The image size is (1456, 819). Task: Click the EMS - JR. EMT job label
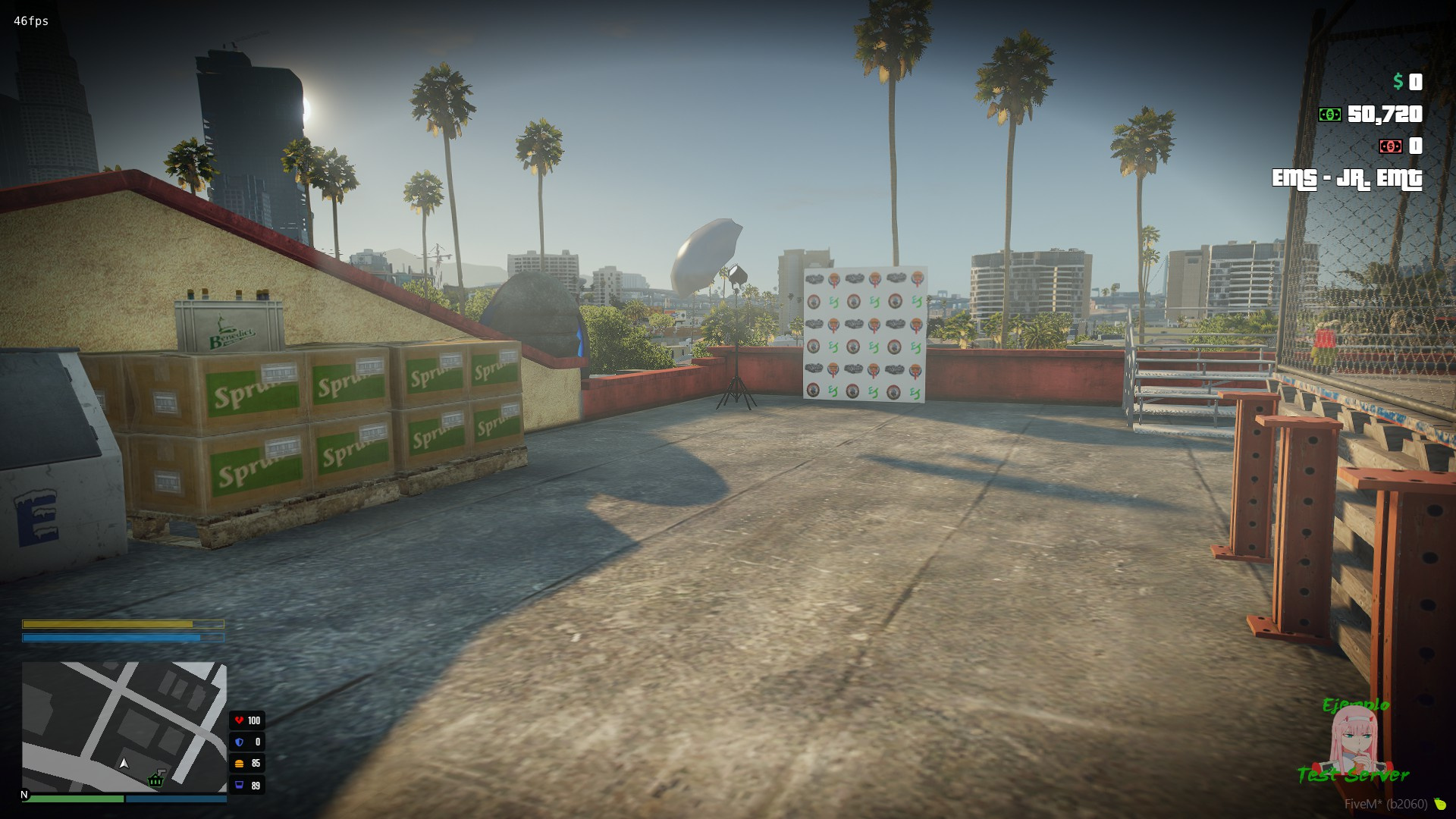click(x=1348, y=180)
